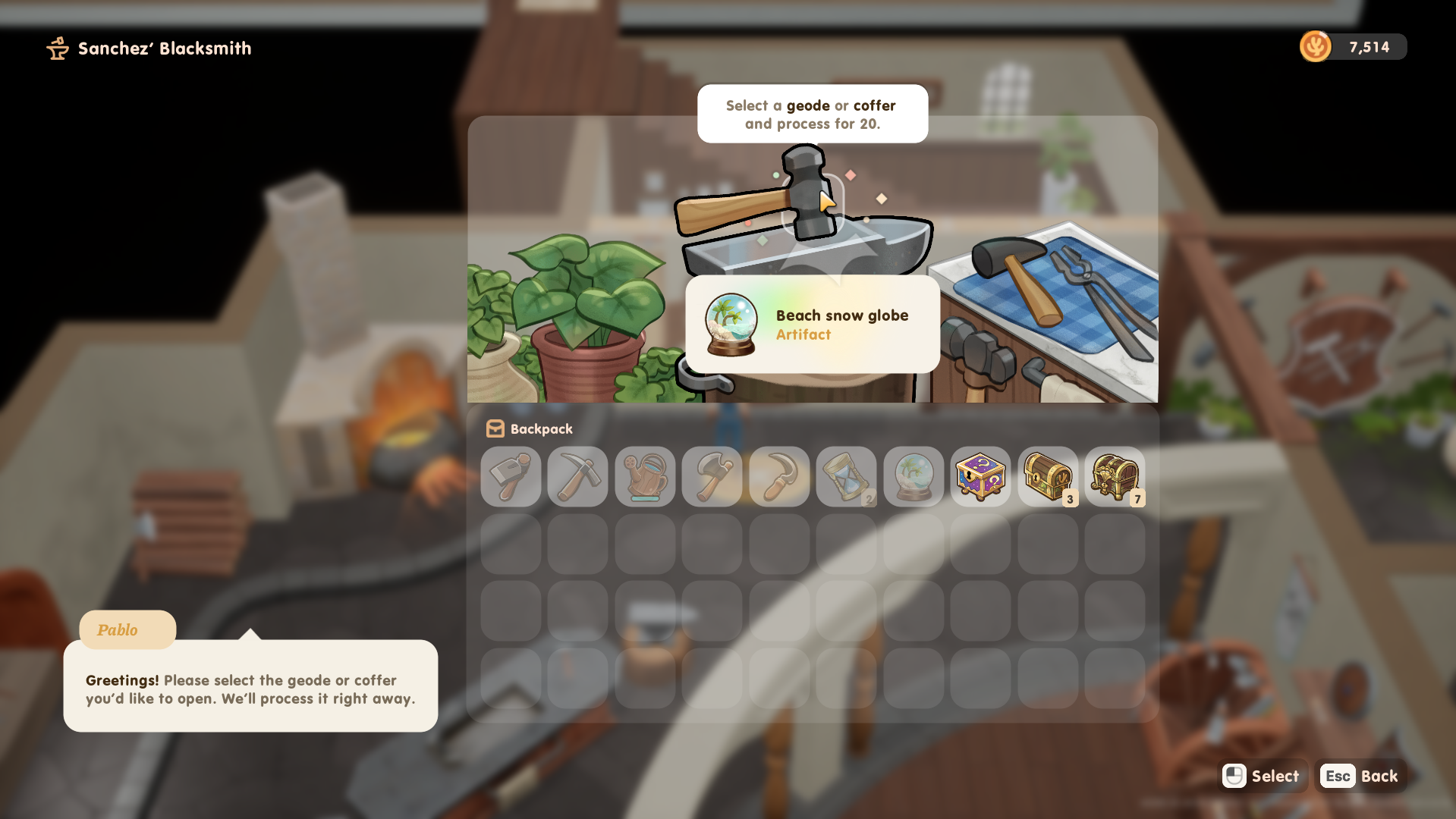Image resolution: width=1456 pixels, height=819 pixels.
Task: Click the Back button
Action: pyautogui.click(x=1361, y=776)
